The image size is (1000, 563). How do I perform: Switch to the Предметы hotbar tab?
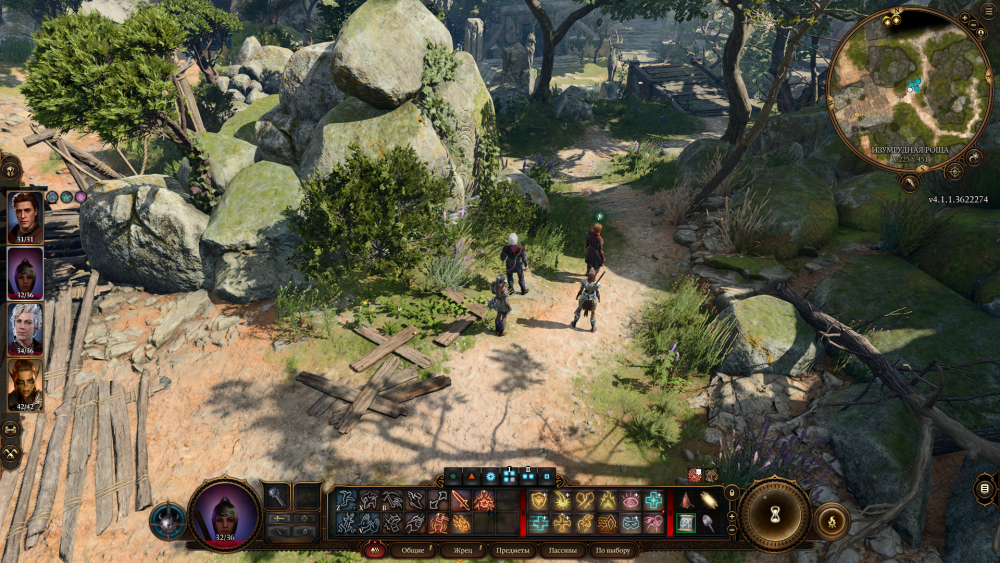[512, 550]
